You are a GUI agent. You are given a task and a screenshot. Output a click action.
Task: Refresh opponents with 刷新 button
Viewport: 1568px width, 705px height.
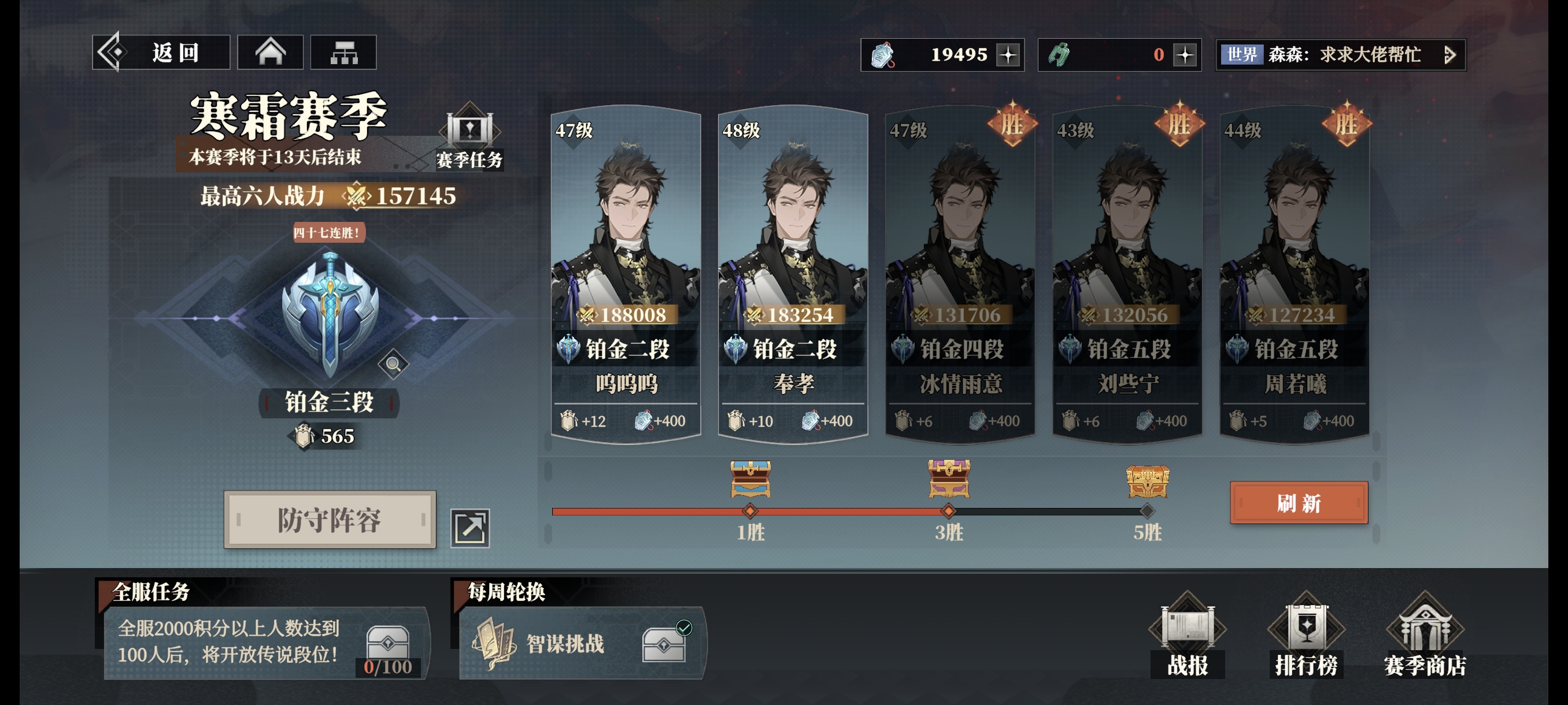[1299, 503]
